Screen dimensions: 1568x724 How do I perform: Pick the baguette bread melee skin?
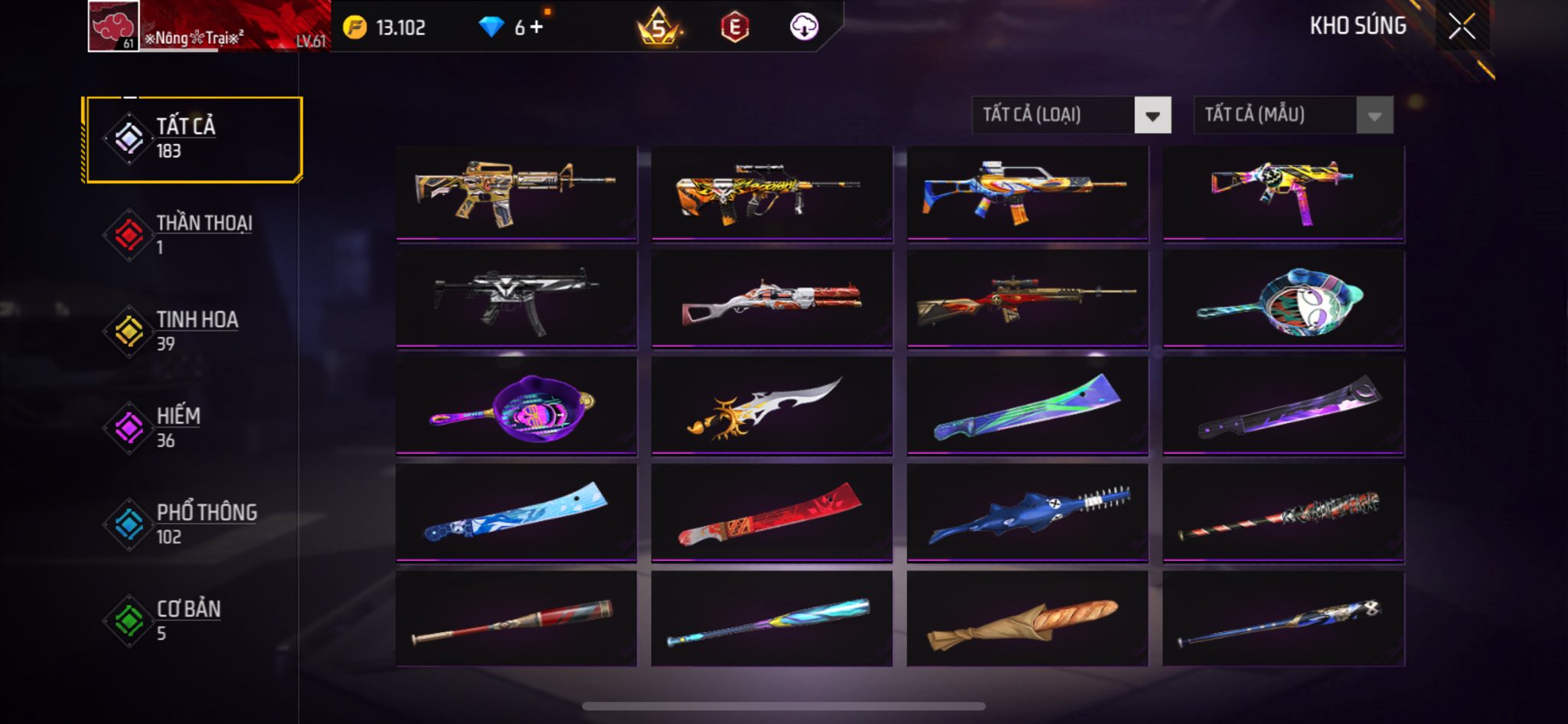click(1027, 619)
